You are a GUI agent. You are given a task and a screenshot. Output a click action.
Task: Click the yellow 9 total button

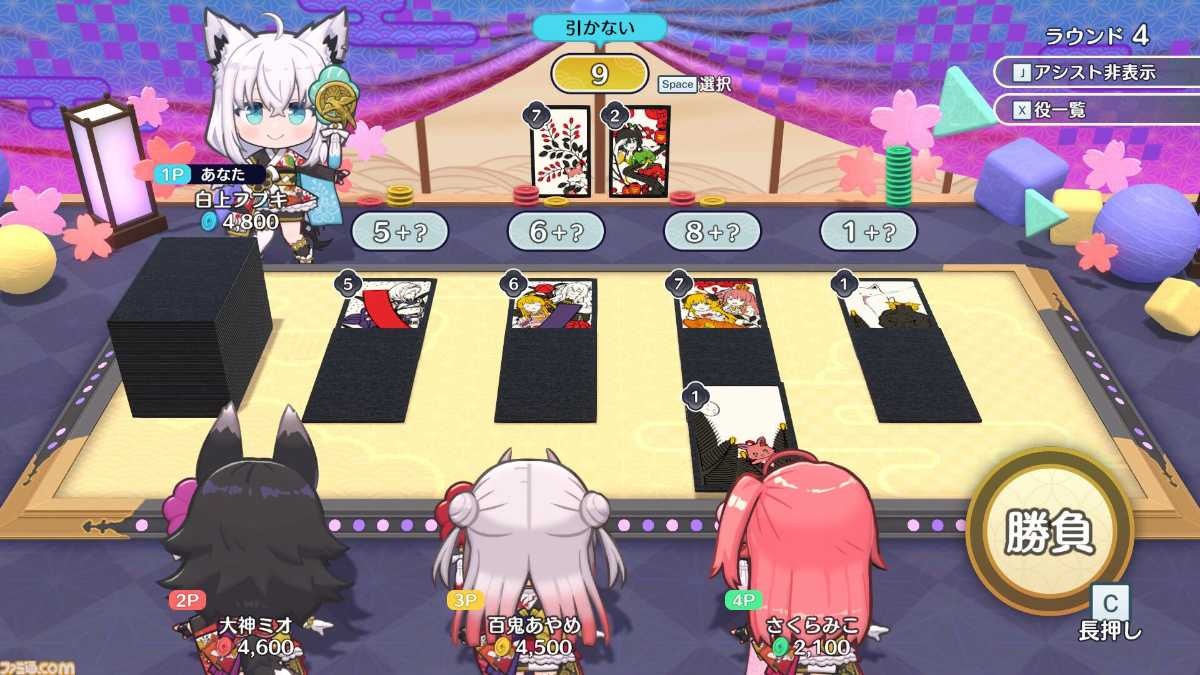tap(599, 74)
